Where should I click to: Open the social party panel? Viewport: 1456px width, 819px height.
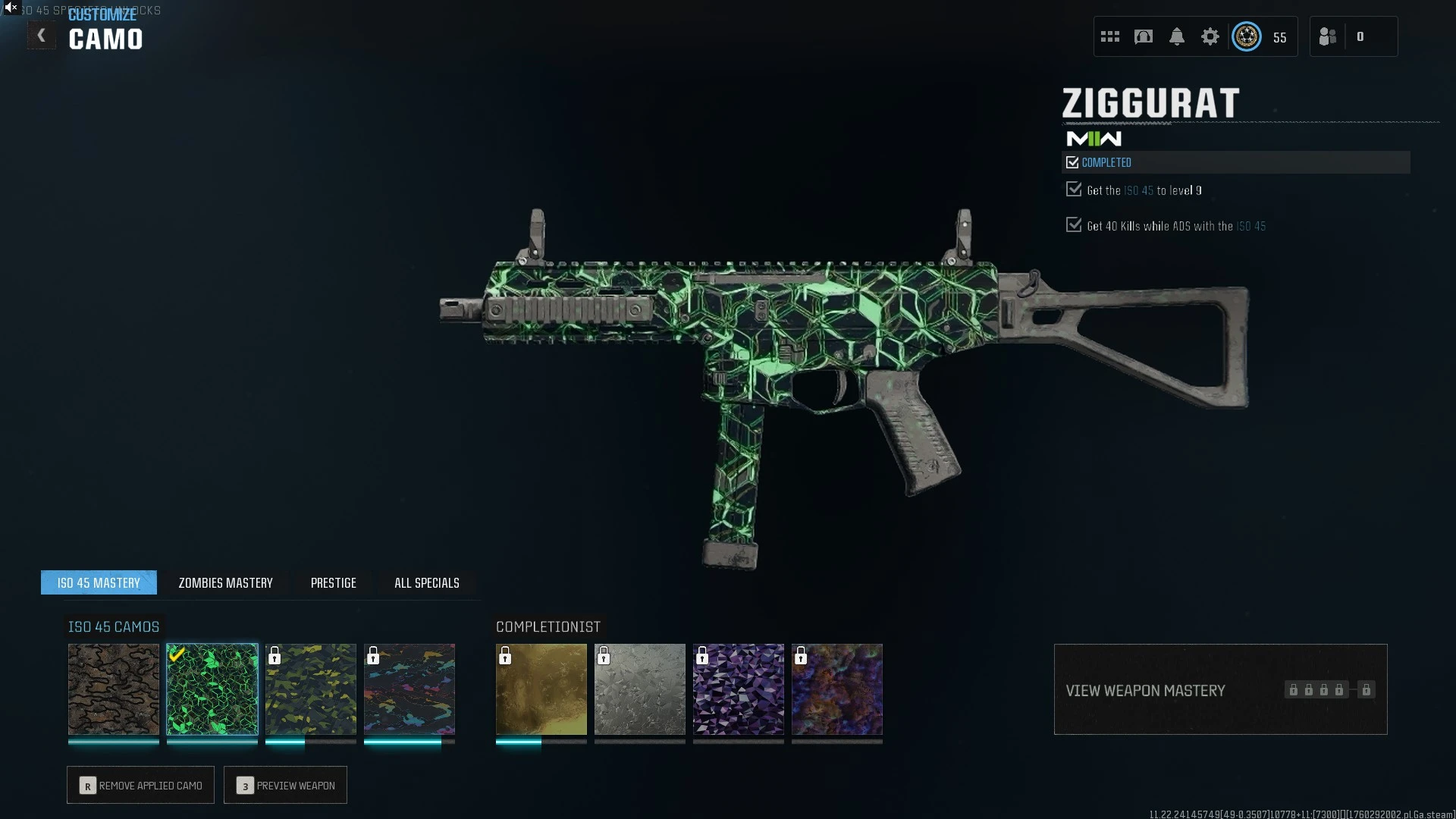pos(1353,36)
